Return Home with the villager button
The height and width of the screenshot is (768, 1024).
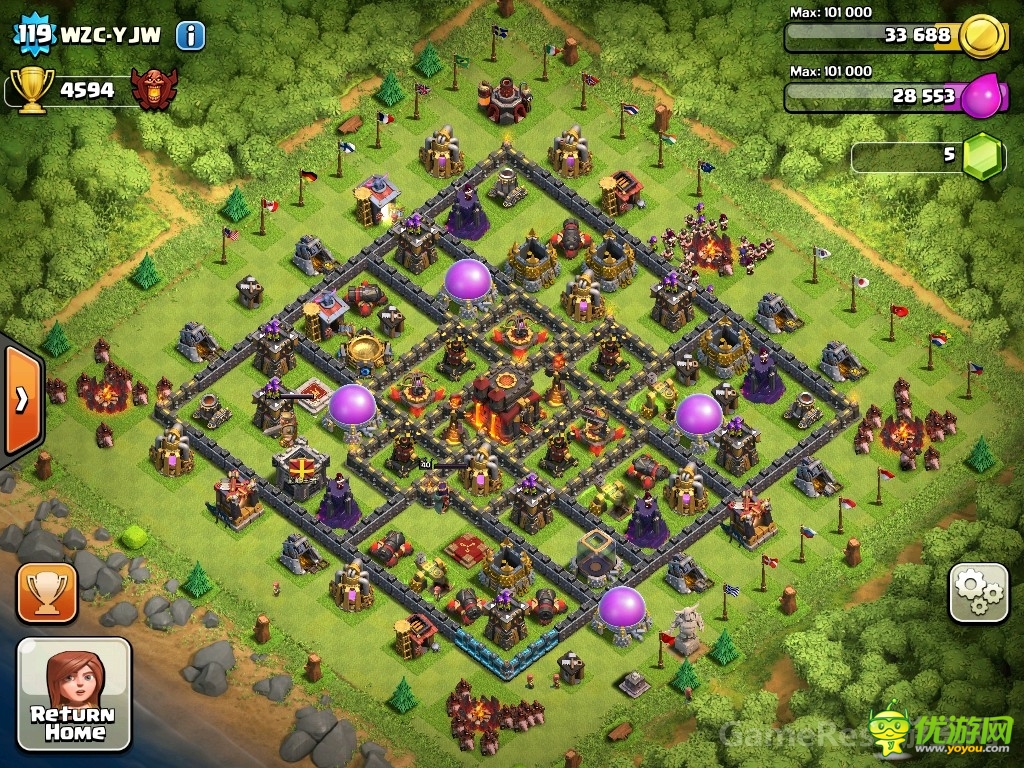pyautogui.click(x=74, y=694)
